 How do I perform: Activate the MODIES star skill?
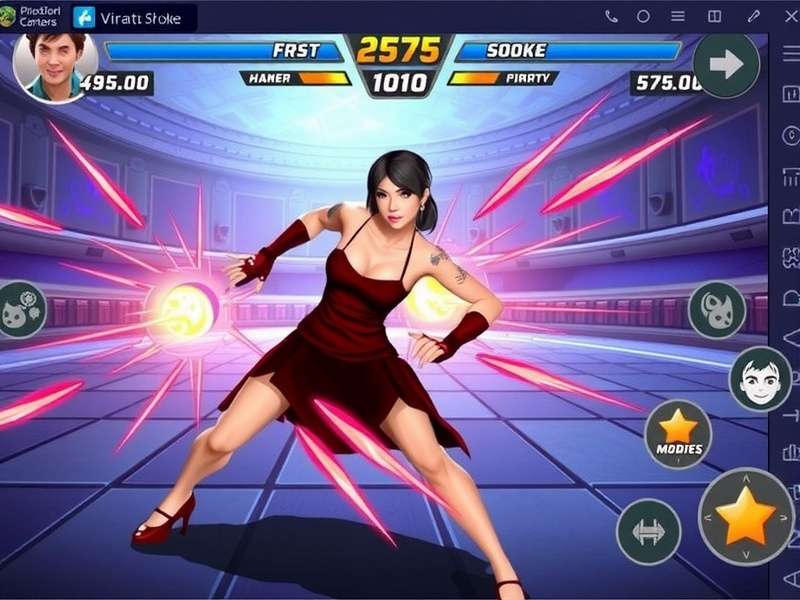[x=678, y=433]
